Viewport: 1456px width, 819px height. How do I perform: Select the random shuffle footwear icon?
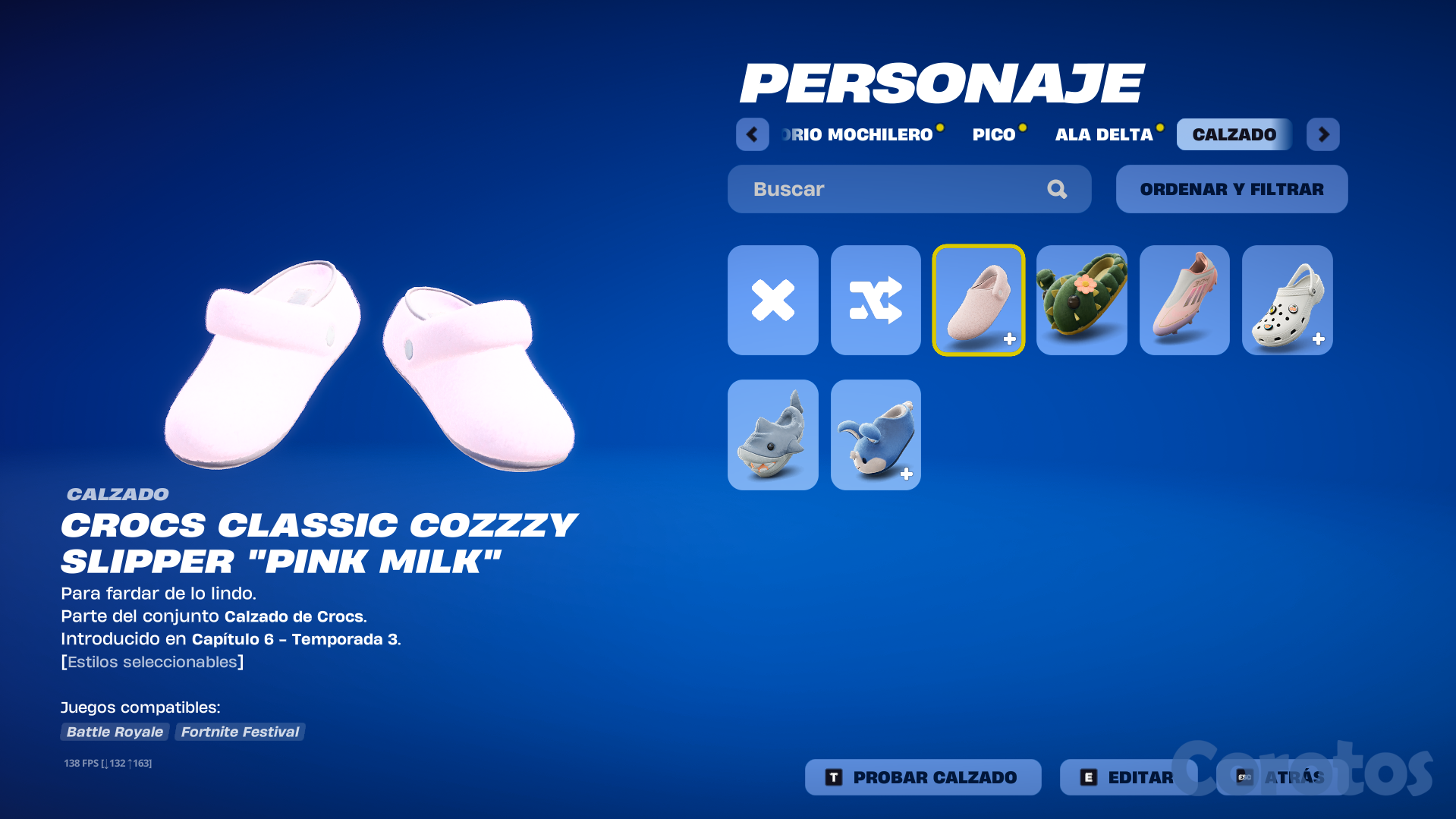[875, 300]
